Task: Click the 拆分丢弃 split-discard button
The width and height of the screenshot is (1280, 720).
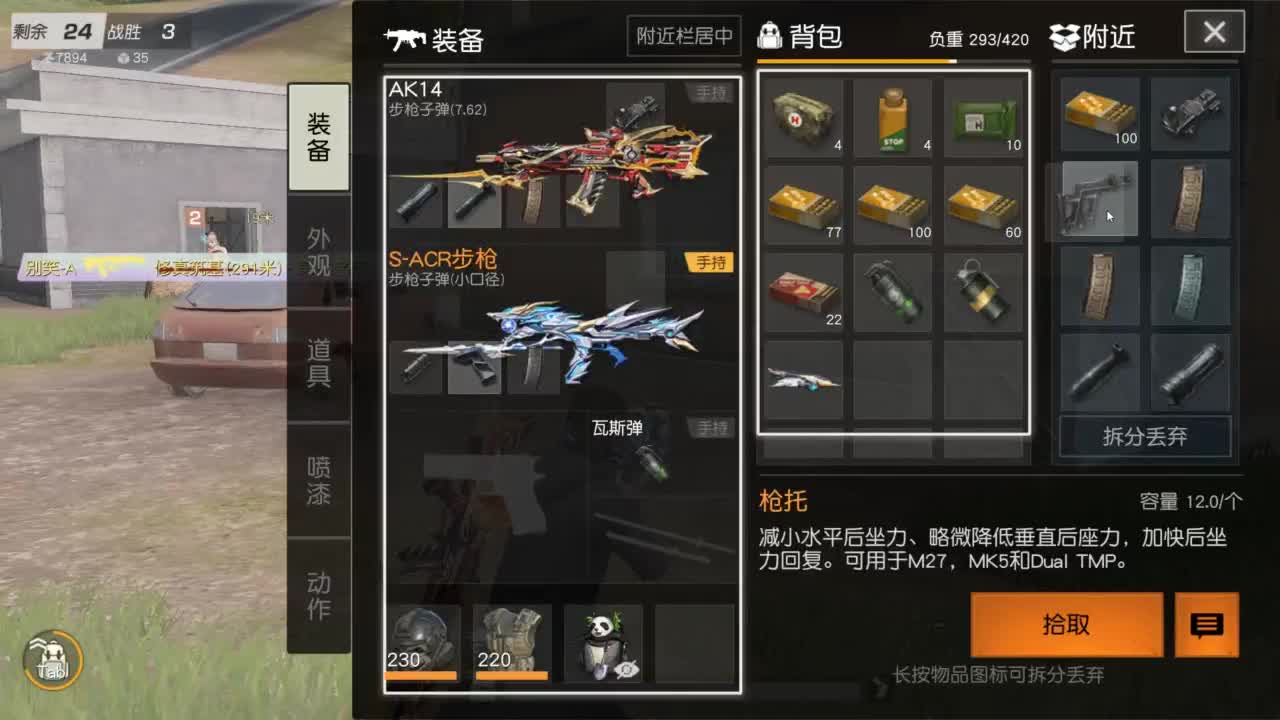Action: coord(1144,436)
